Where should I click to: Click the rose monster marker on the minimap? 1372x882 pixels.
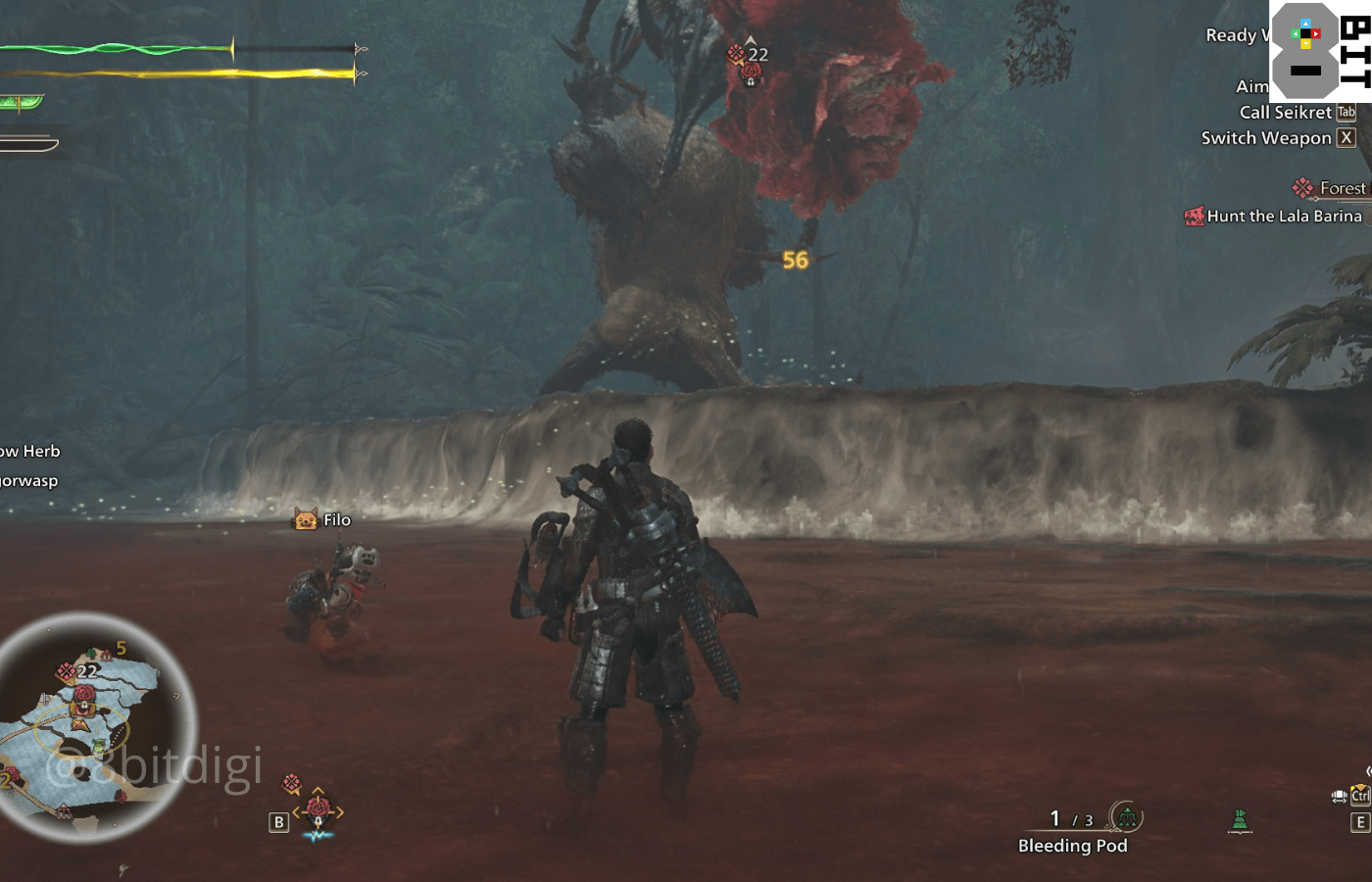point(84,695)
